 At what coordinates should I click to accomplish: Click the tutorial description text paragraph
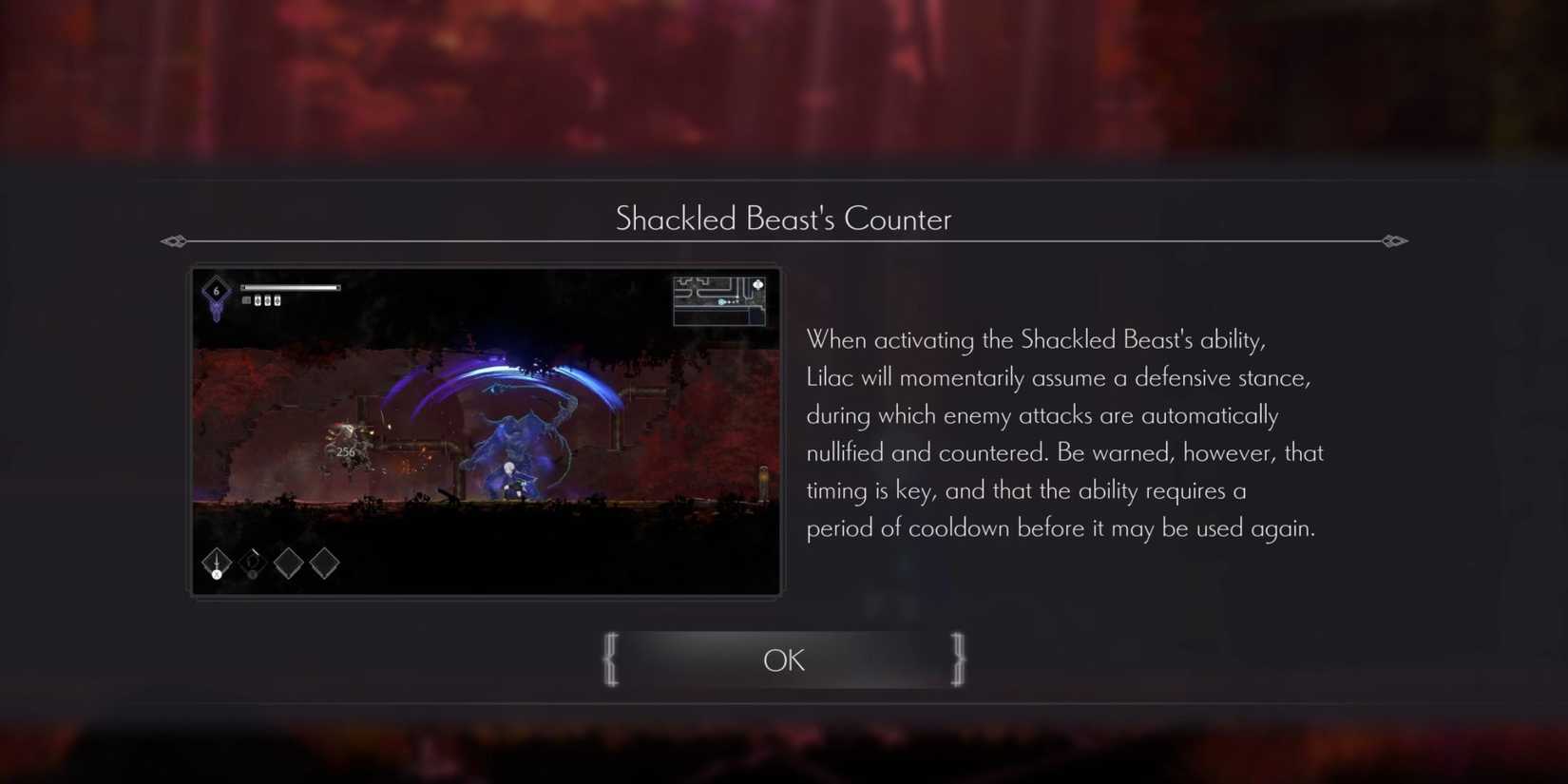click(x=1064, y=433)
